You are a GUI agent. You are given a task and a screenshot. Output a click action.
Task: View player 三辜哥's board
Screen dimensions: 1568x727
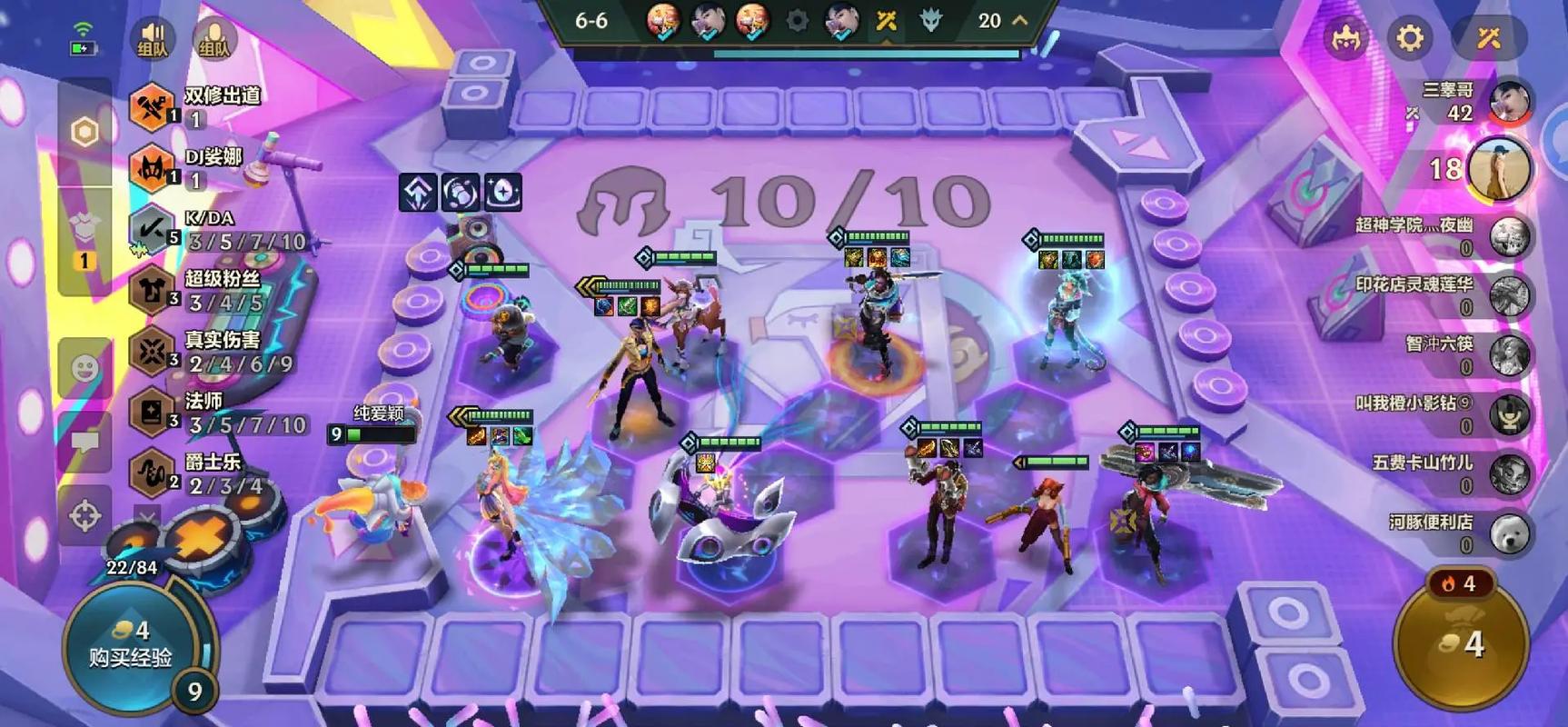pos(1509,101)
